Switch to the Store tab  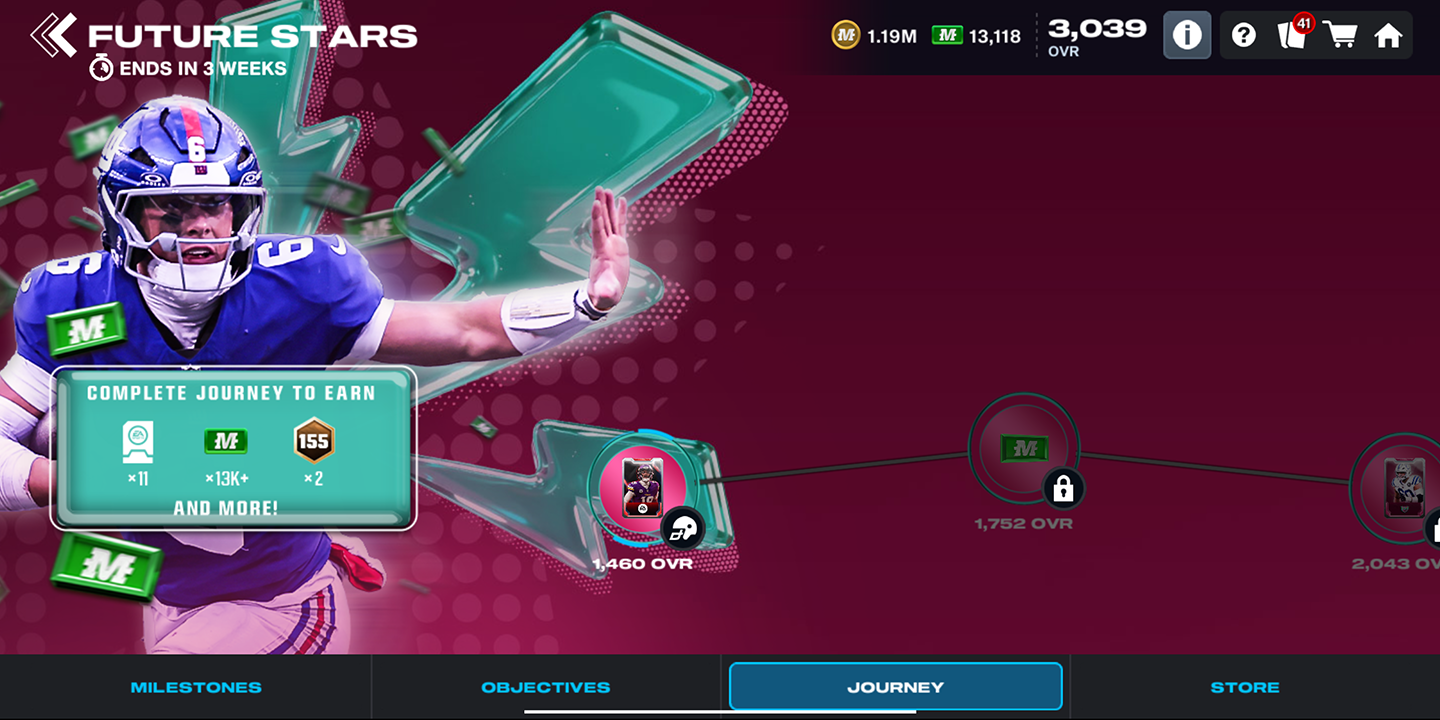pyautogui.click(x=1244, y=687)
